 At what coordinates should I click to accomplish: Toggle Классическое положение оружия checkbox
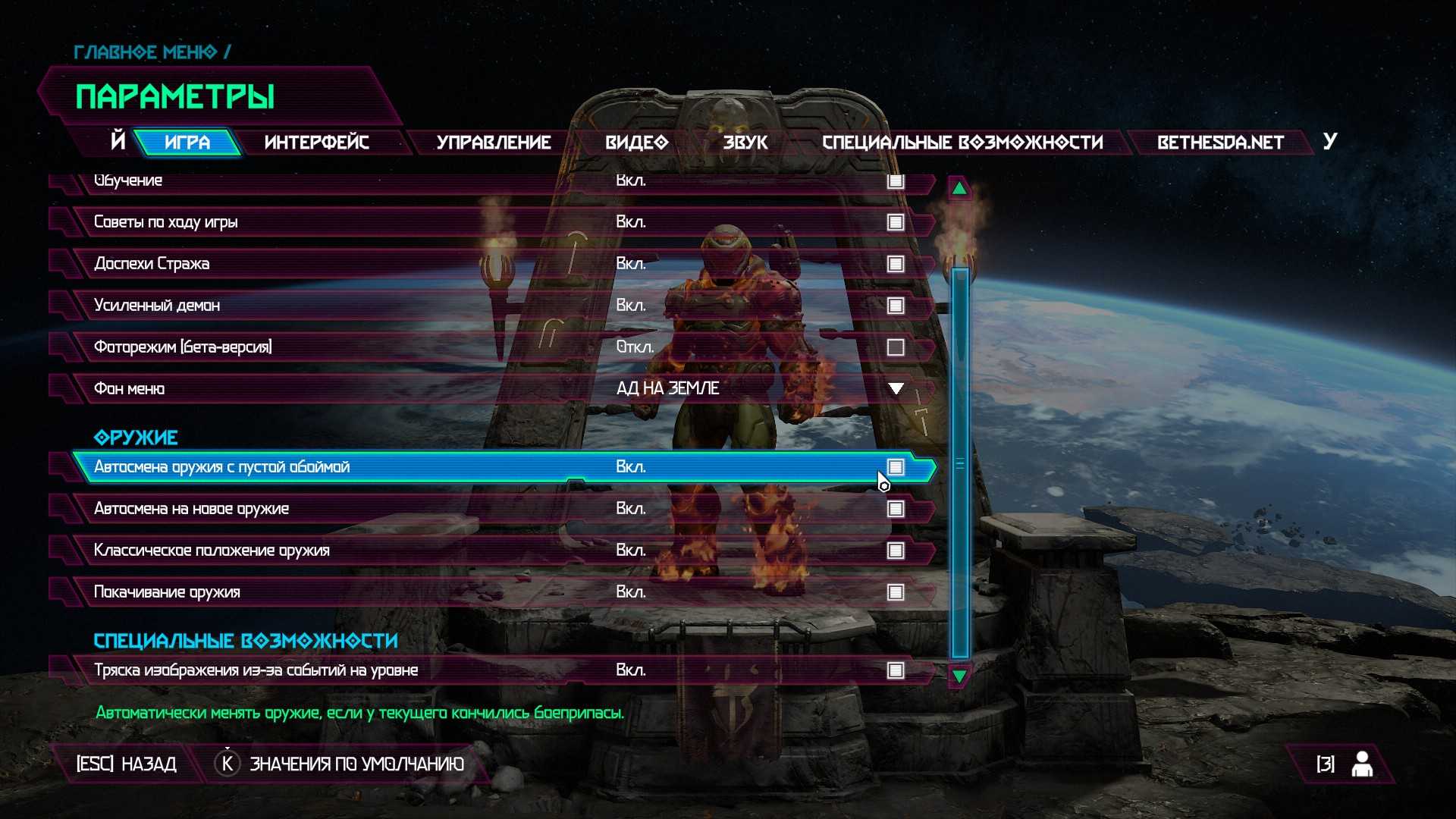pyautogui.click(x=896, y=551)
